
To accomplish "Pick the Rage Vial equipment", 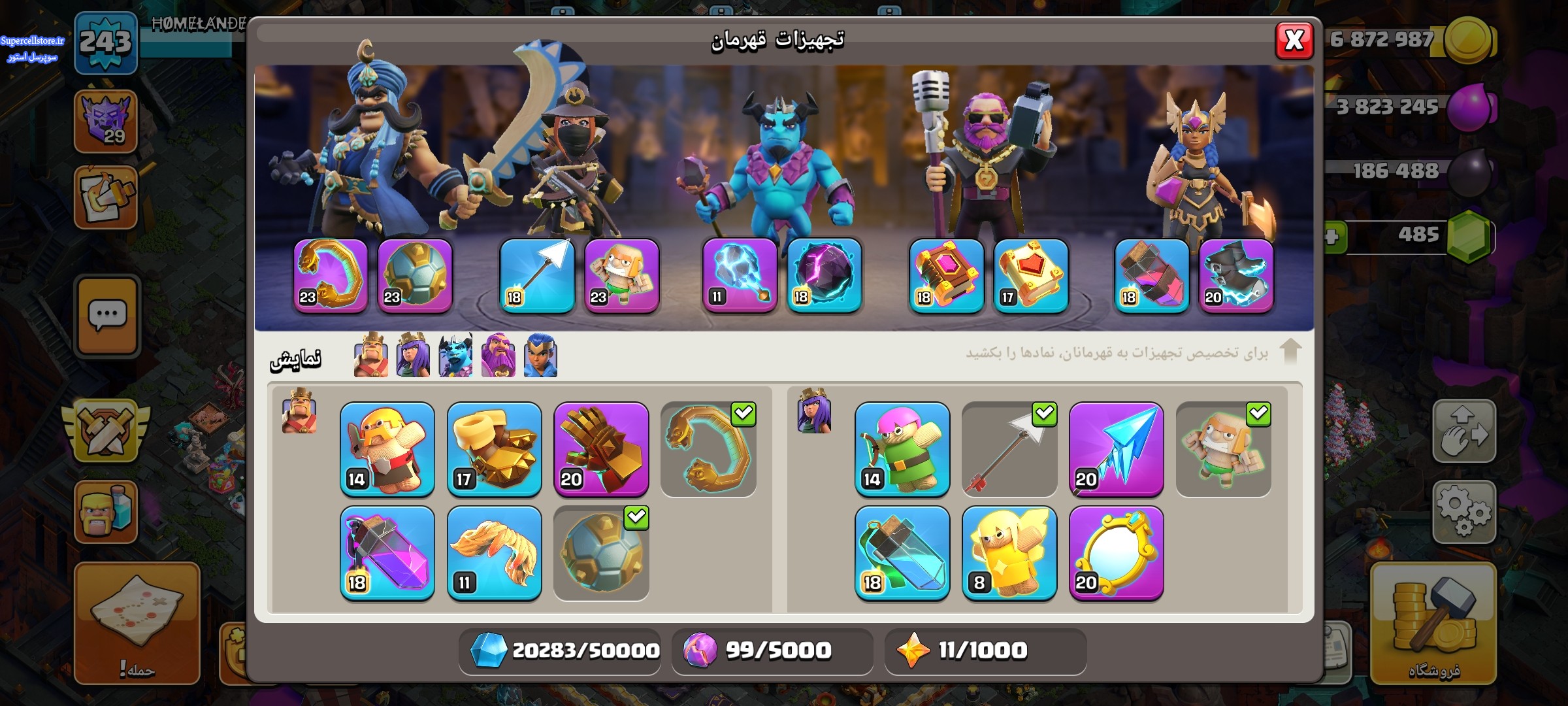I will click(387, 553).
